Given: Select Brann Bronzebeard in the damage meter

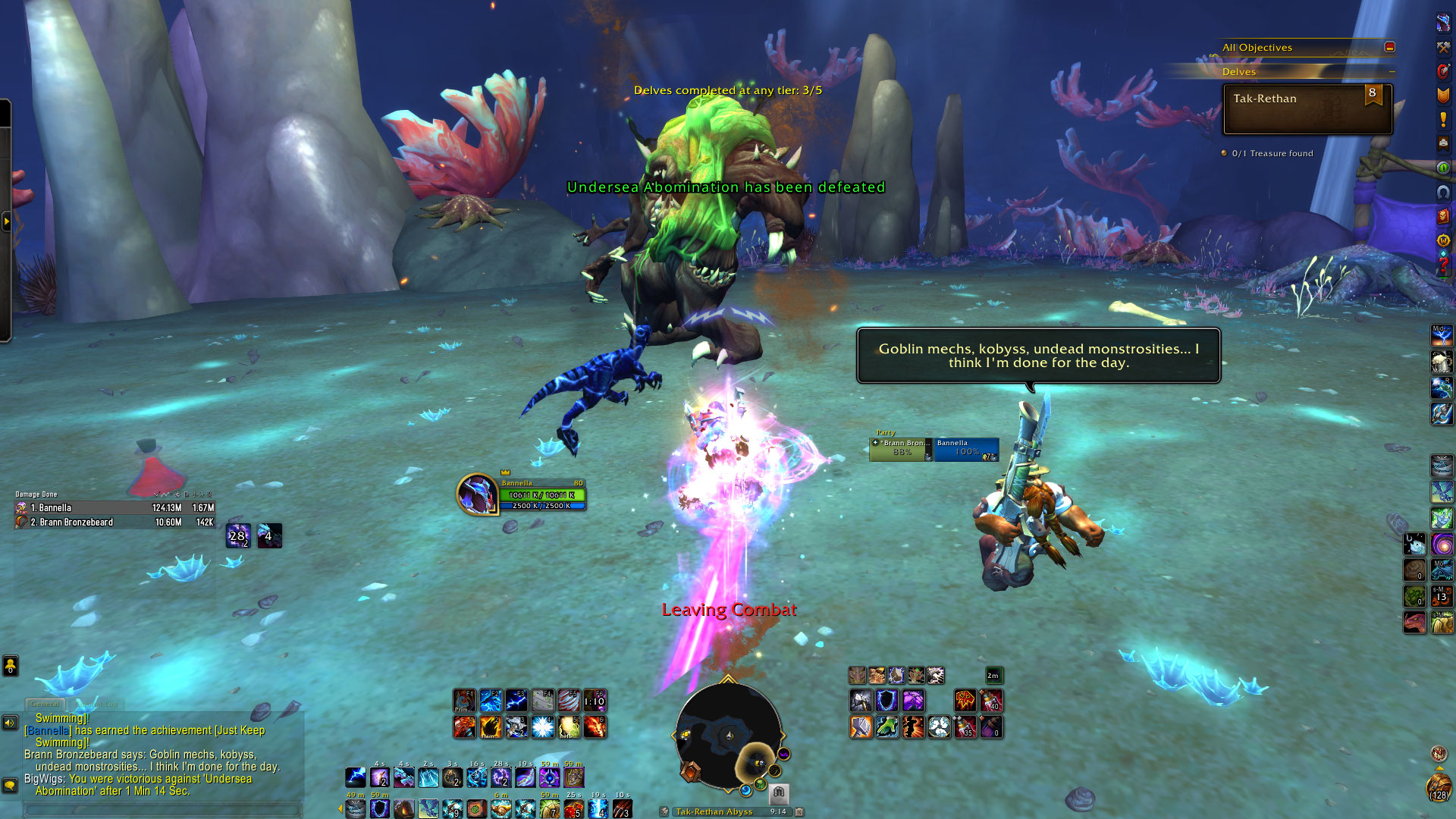Looking at the screenshot, I should pyautogui.click(x=115, y=522).
